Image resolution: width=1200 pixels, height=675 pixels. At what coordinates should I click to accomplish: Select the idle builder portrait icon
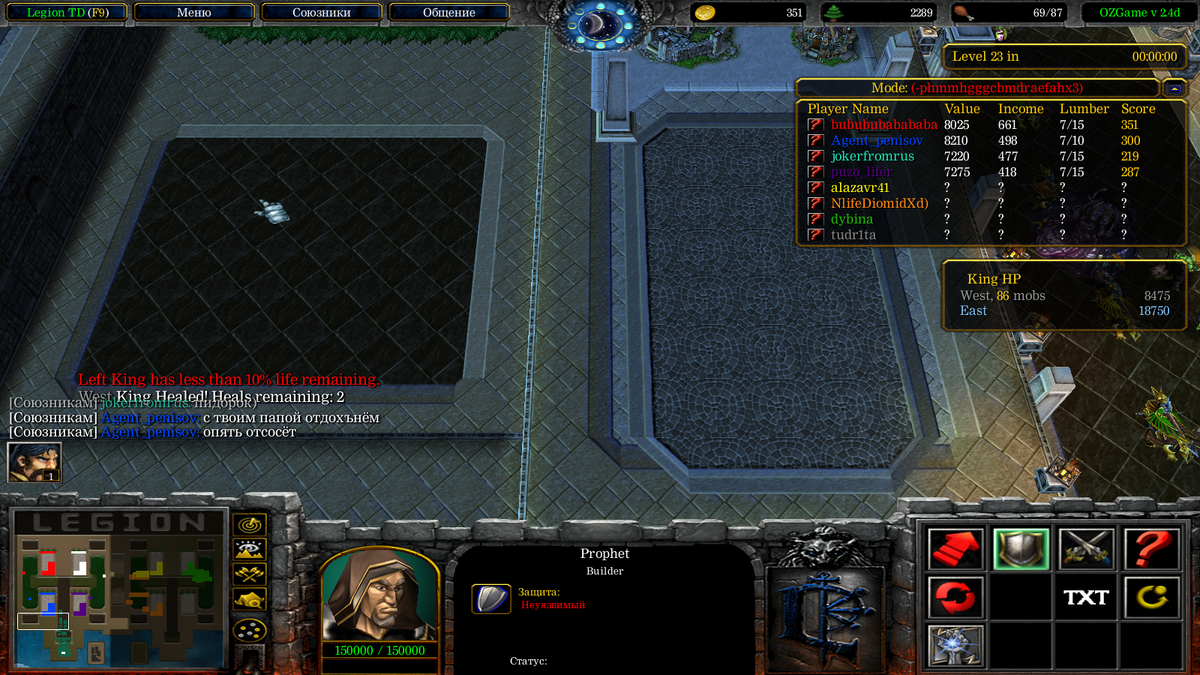34,462
